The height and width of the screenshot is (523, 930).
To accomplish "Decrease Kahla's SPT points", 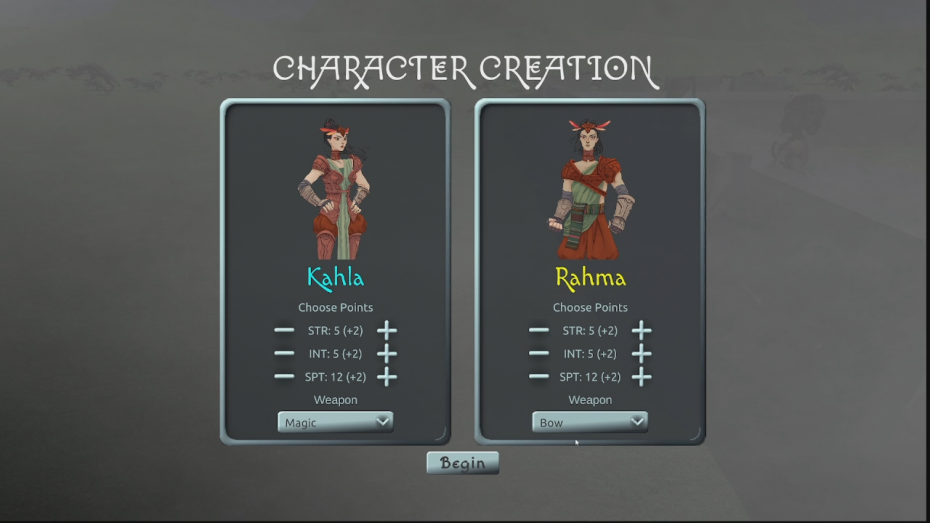I will tap(284, 377).
